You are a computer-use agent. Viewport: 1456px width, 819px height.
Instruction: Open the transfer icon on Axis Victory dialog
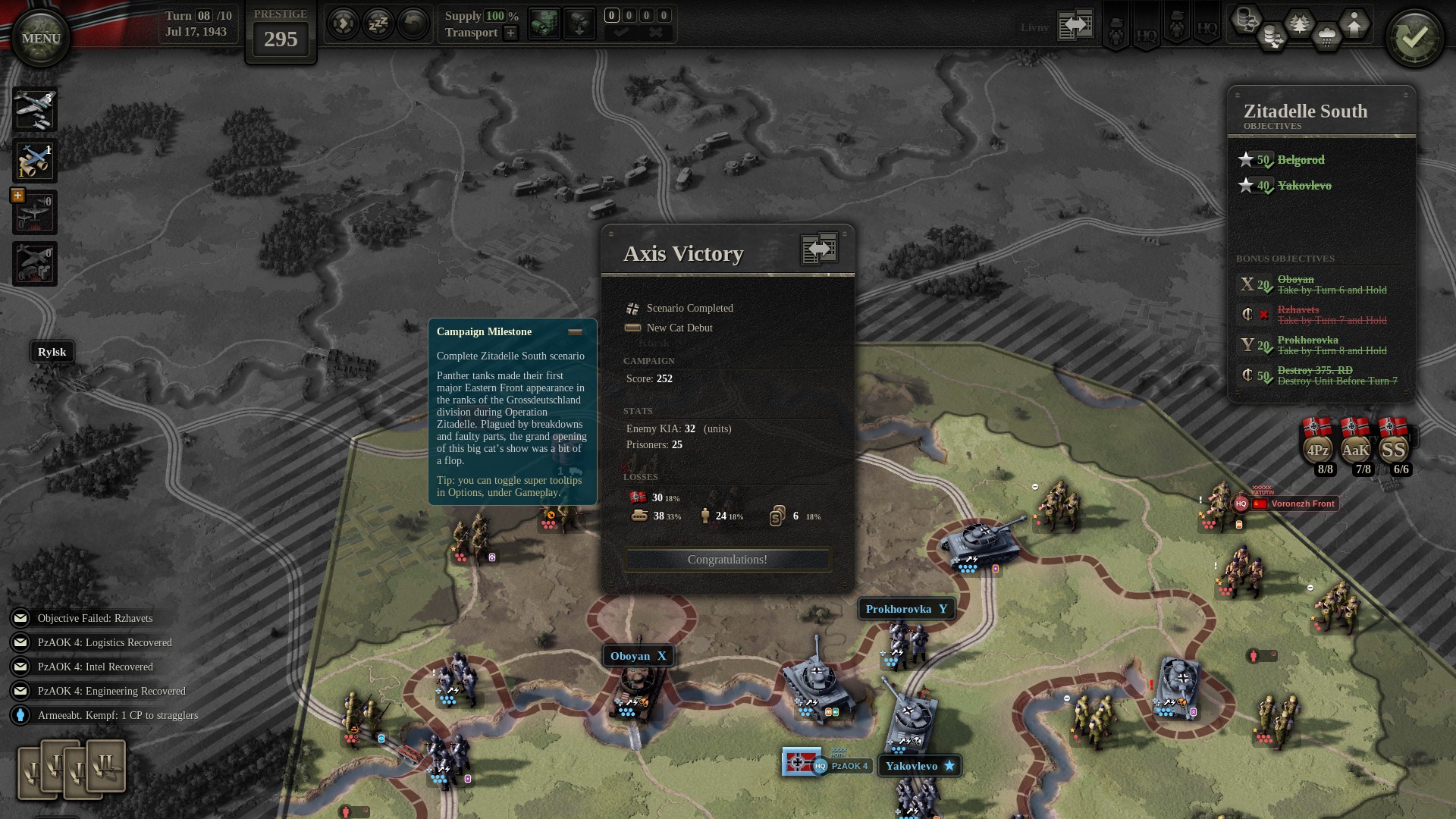(817, 248)
